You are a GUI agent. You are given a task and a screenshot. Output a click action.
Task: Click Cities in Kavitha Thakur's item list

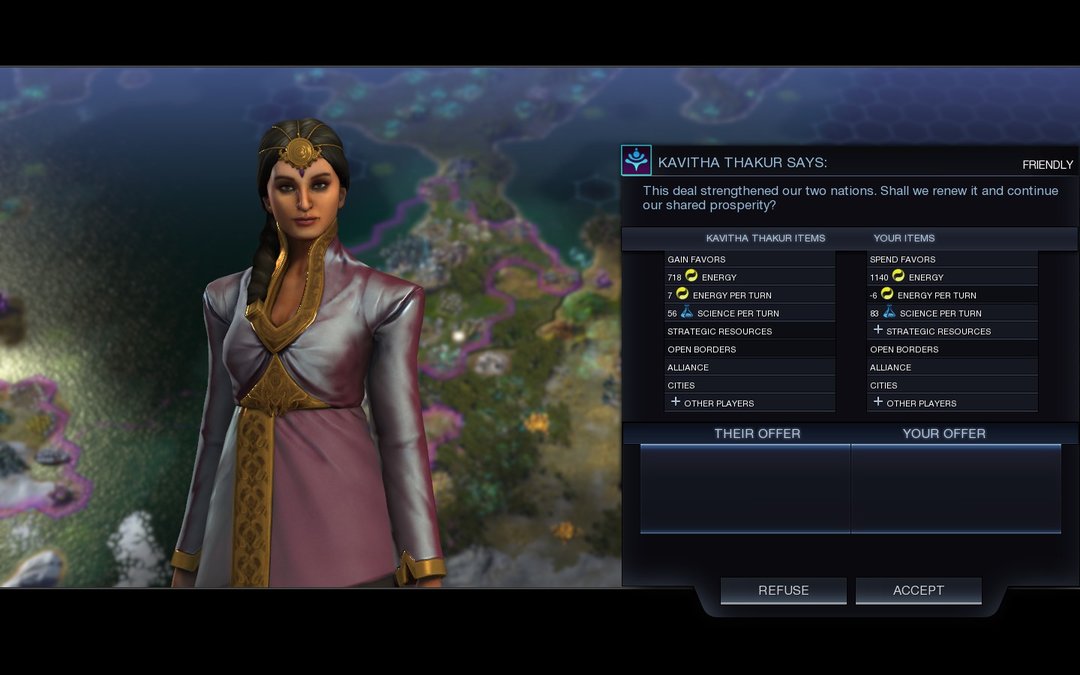click(749, 385)
